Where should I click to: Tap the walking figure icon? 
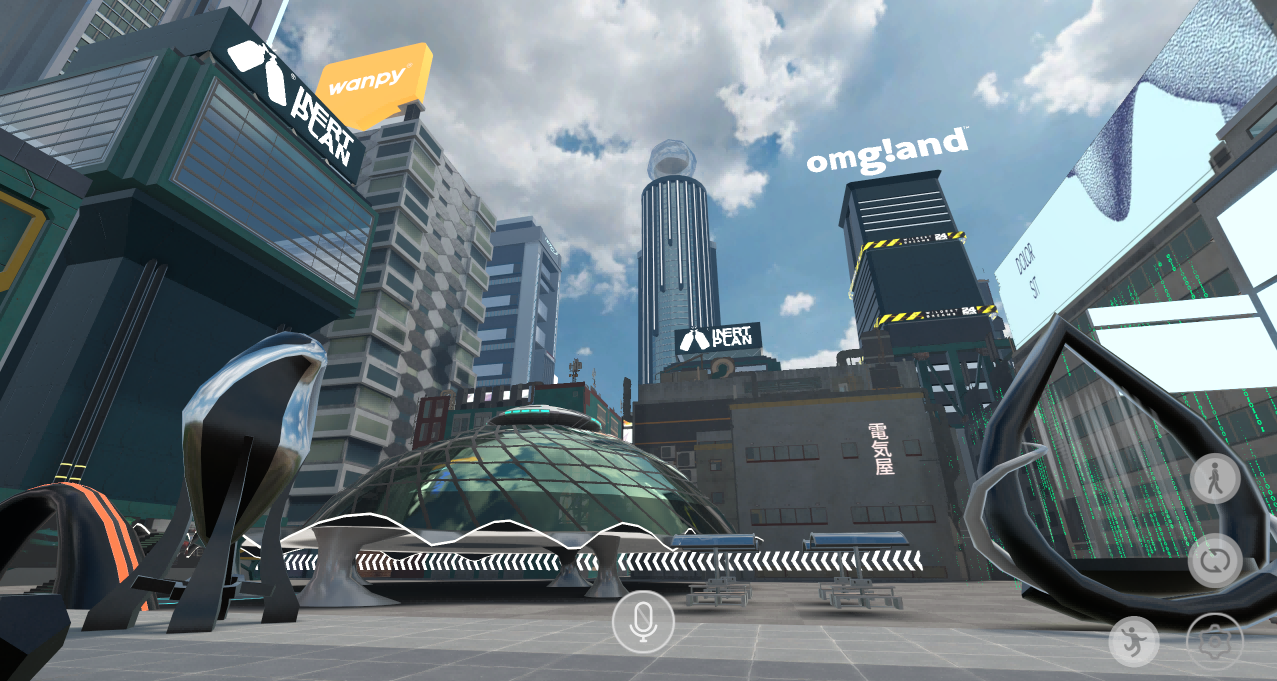(1215, 481)
